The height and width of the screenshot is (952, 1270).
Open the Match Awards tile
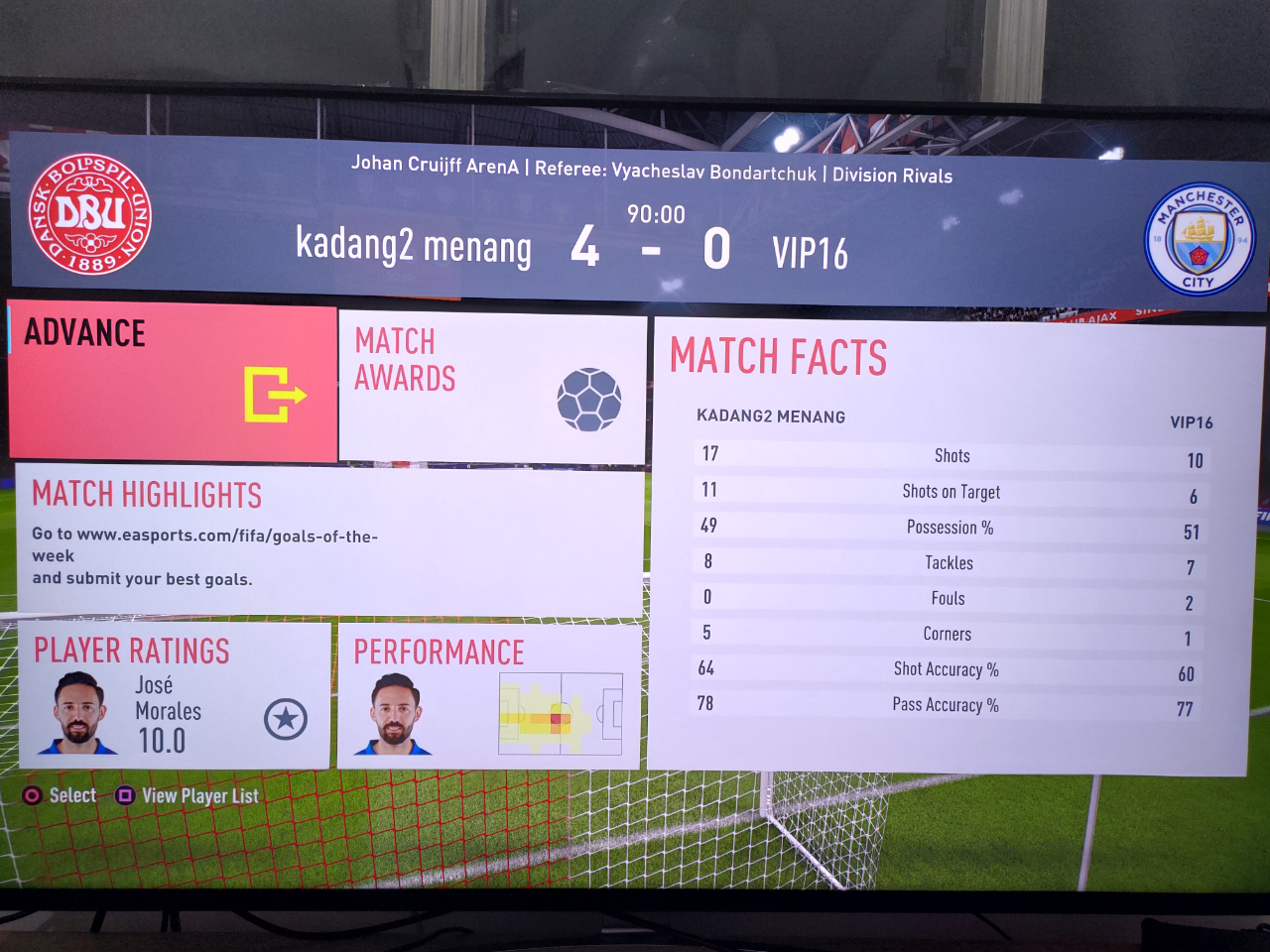pos(492,387)
